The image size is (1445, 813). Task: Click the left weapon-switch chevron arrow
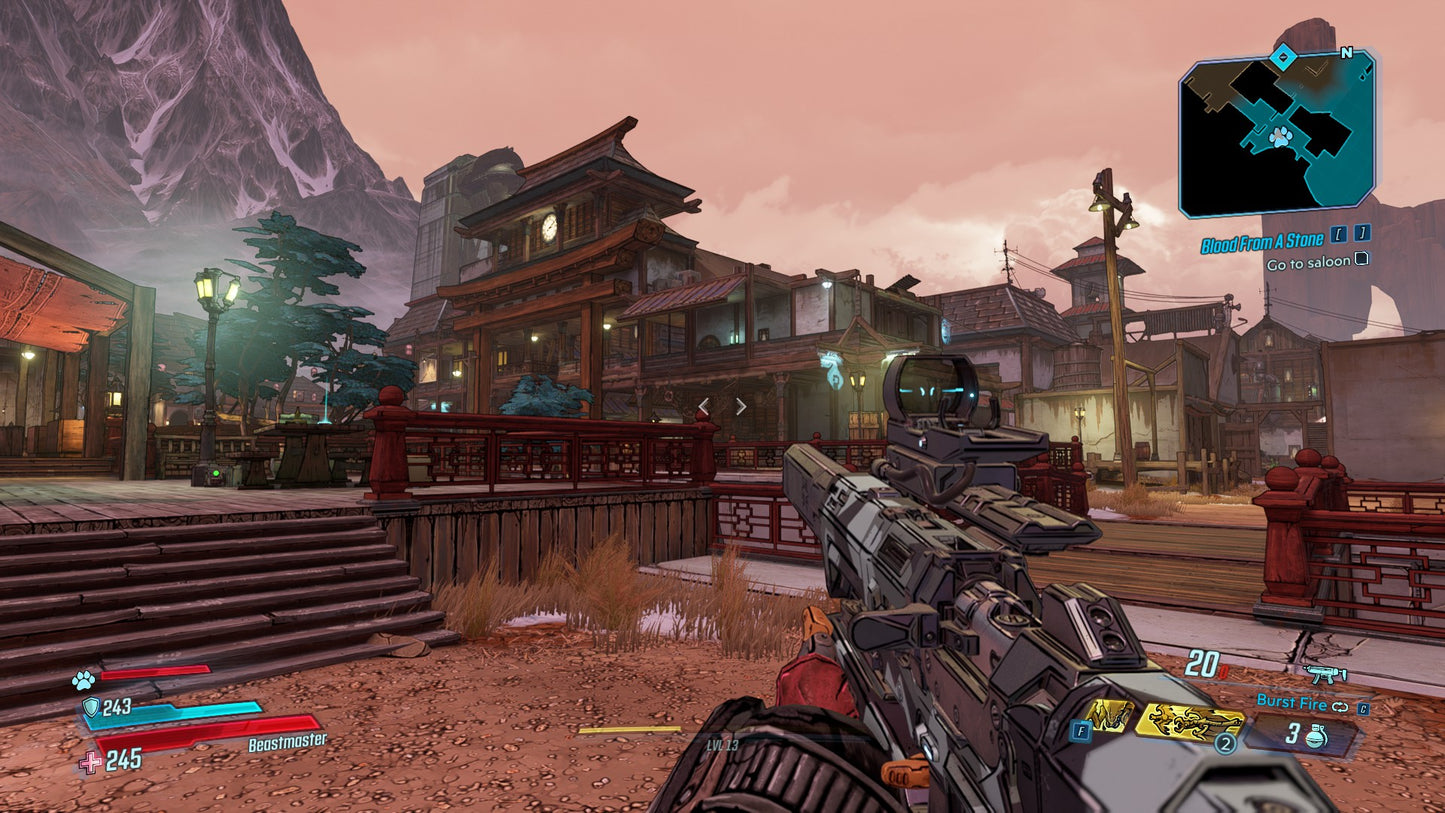tap(704, 405)
